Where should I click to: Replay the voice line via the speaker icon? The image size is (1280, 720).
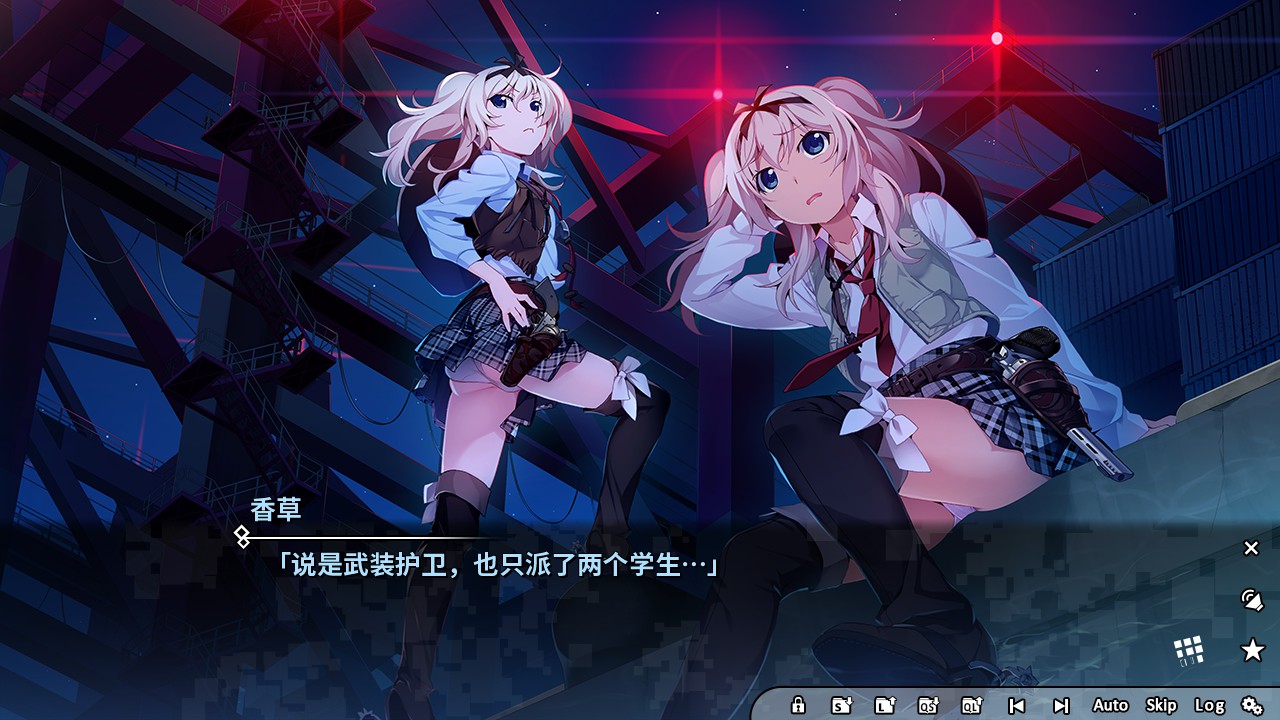click(x=1250, y=600)
